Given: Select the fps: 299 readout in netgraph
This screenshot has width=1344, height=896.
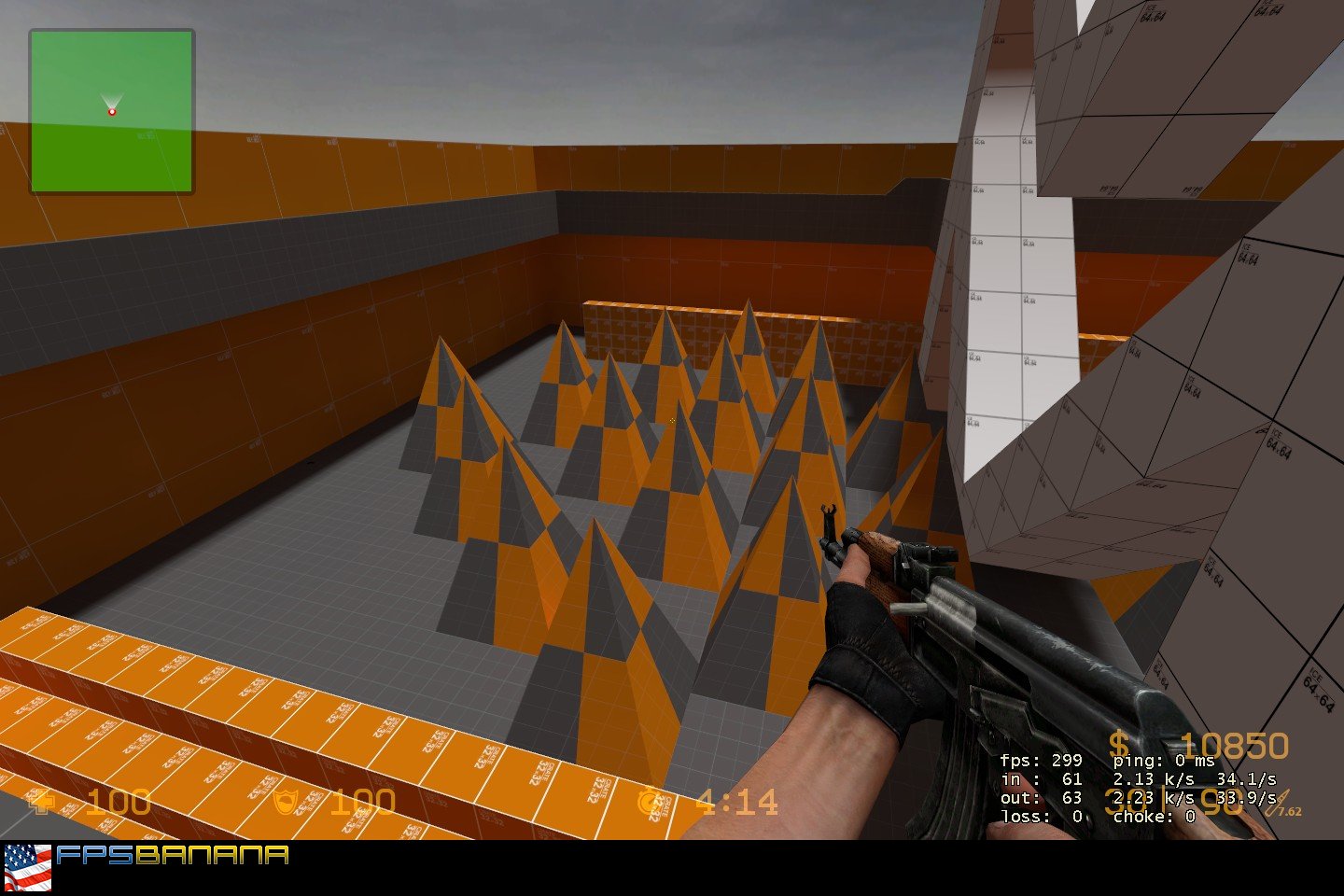Looking at the screenshot, I should point(1041,761).
